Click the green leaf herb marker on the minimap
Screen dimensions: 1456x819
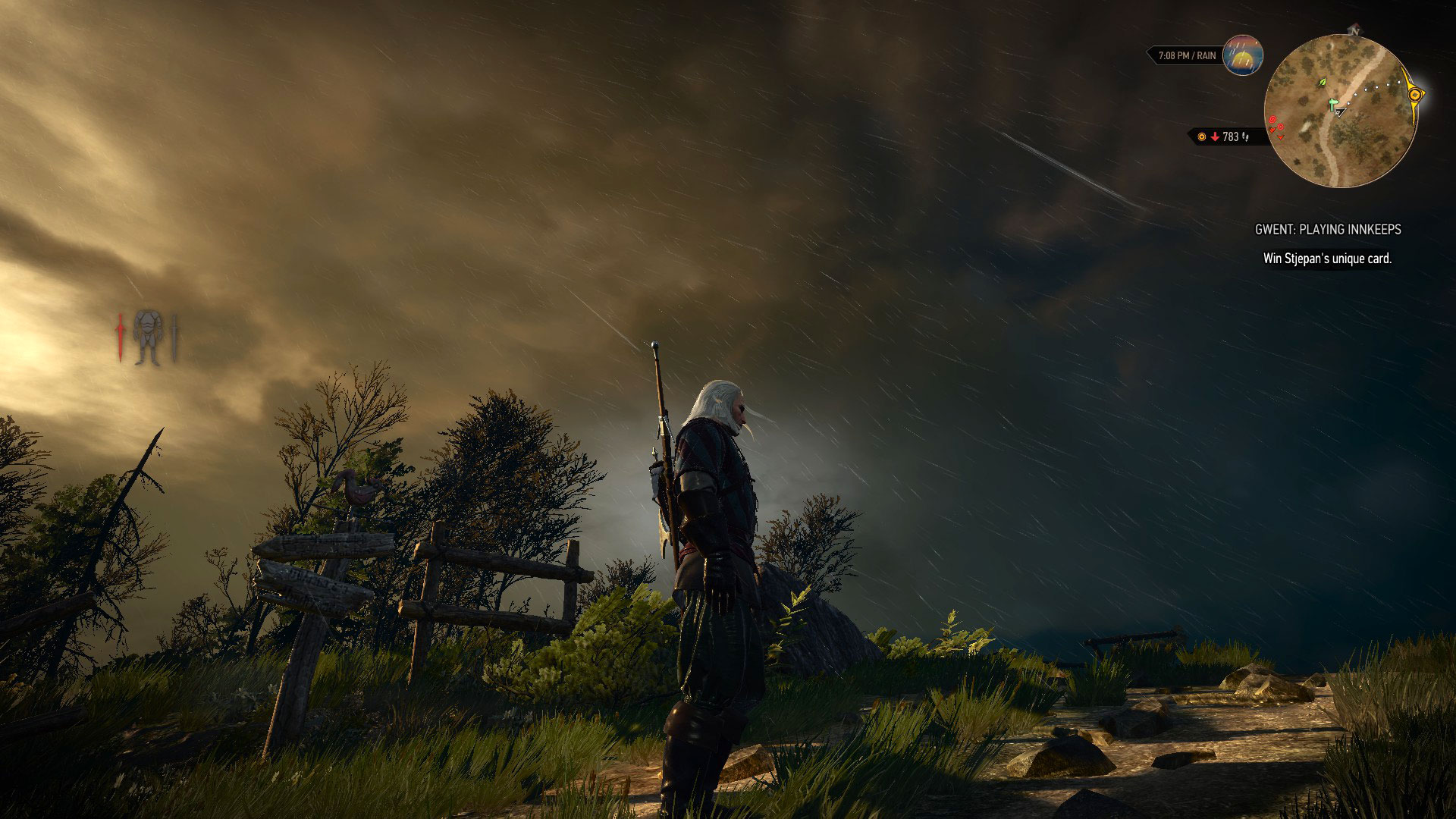click(1321, 82)
